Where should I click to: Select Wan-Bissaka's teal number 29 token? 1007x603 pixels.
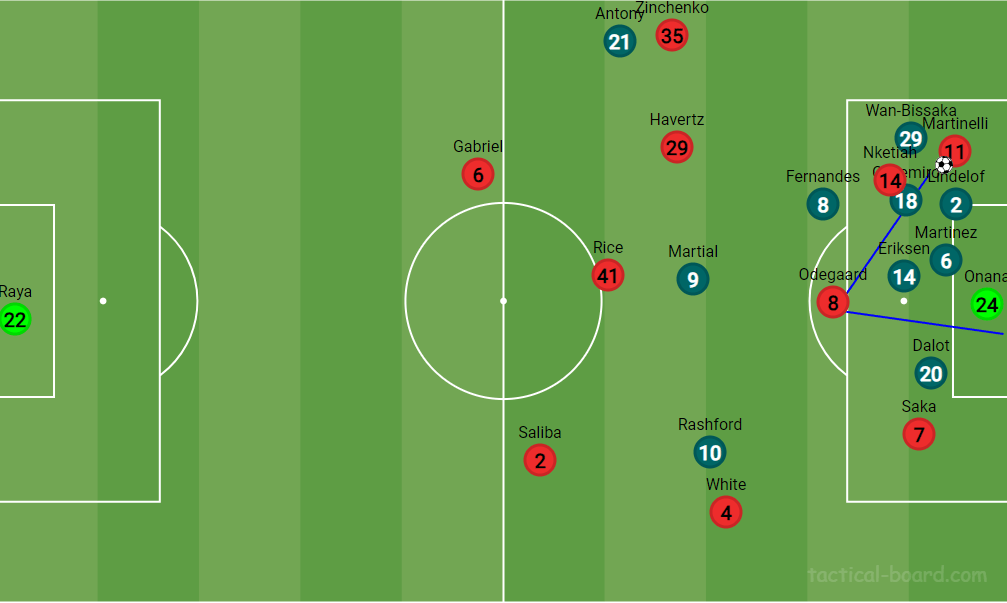tap(910, 138)
